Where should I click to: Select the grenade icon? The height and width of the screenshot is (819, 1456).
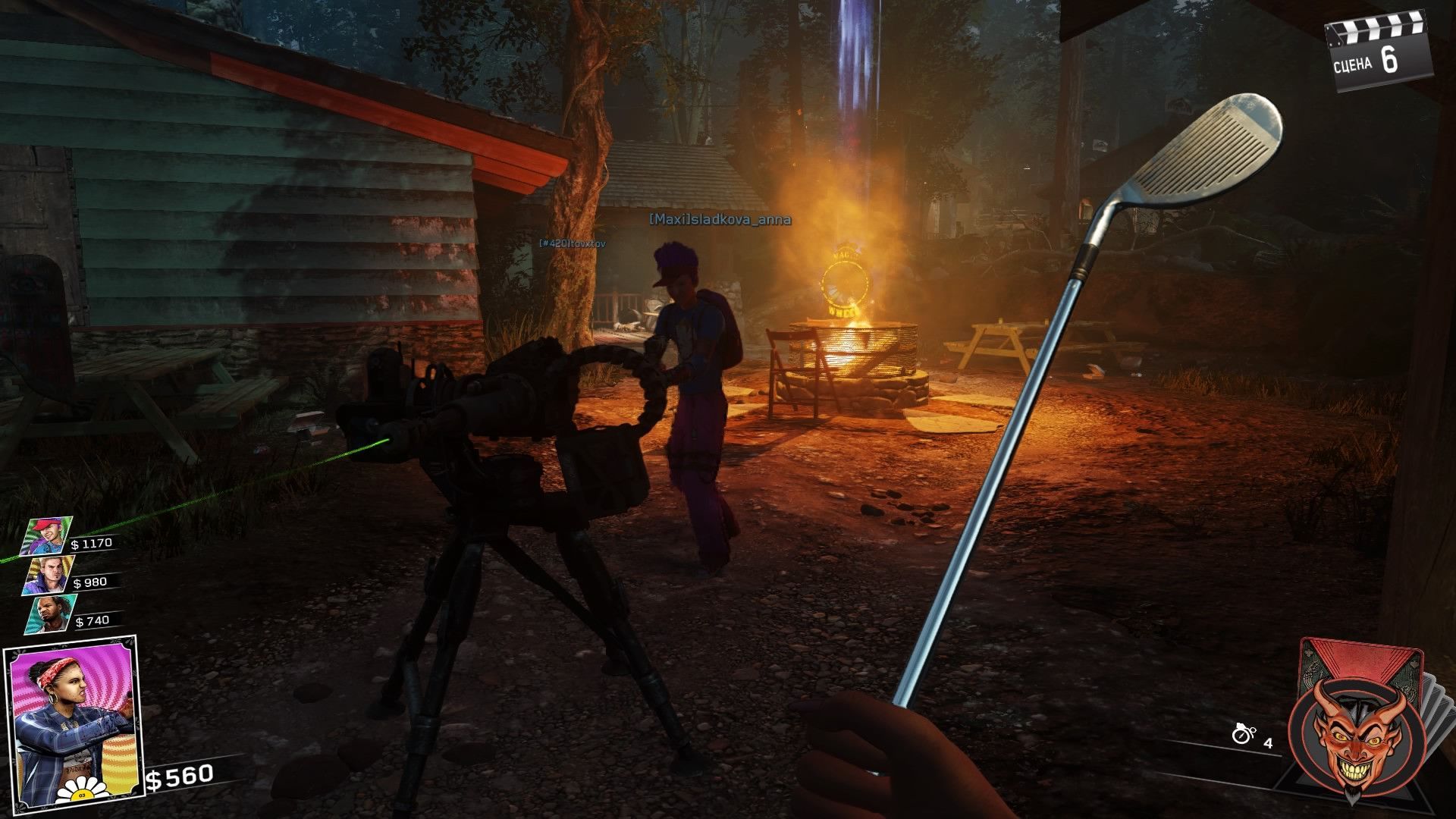click(1242, 734)
